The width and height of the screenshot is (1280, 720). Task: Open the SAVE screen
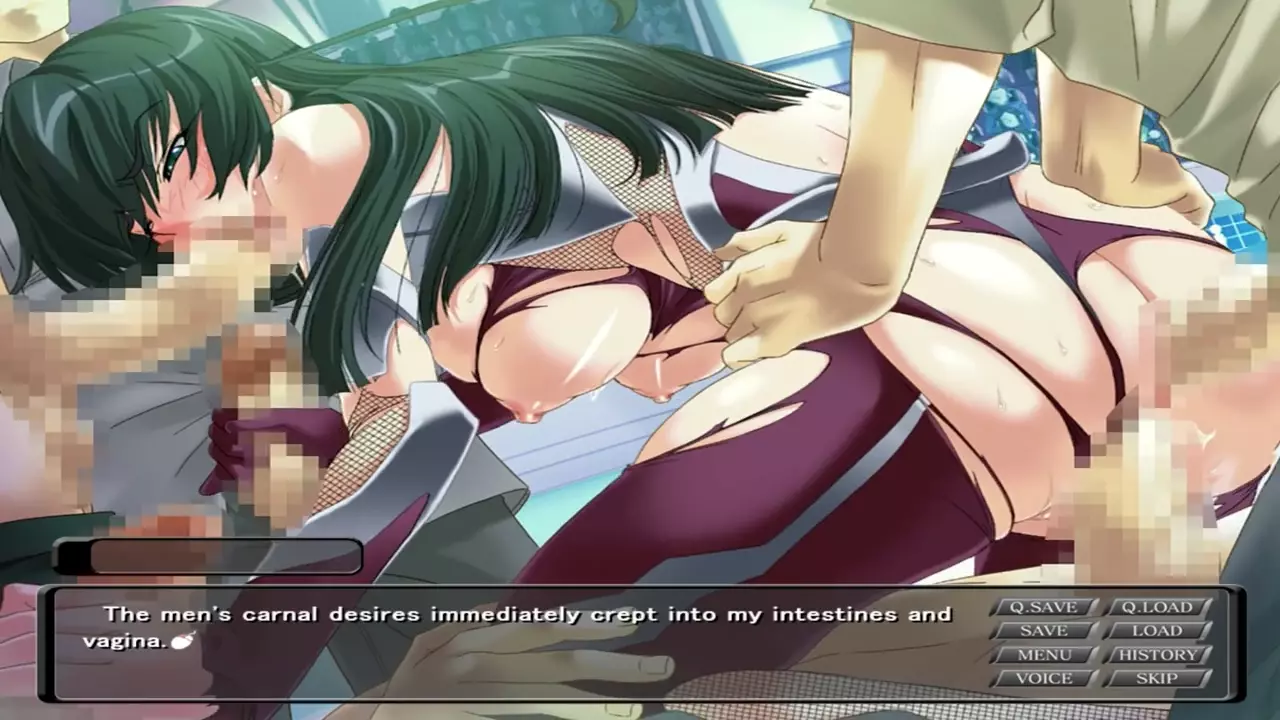pos(1043,631)
